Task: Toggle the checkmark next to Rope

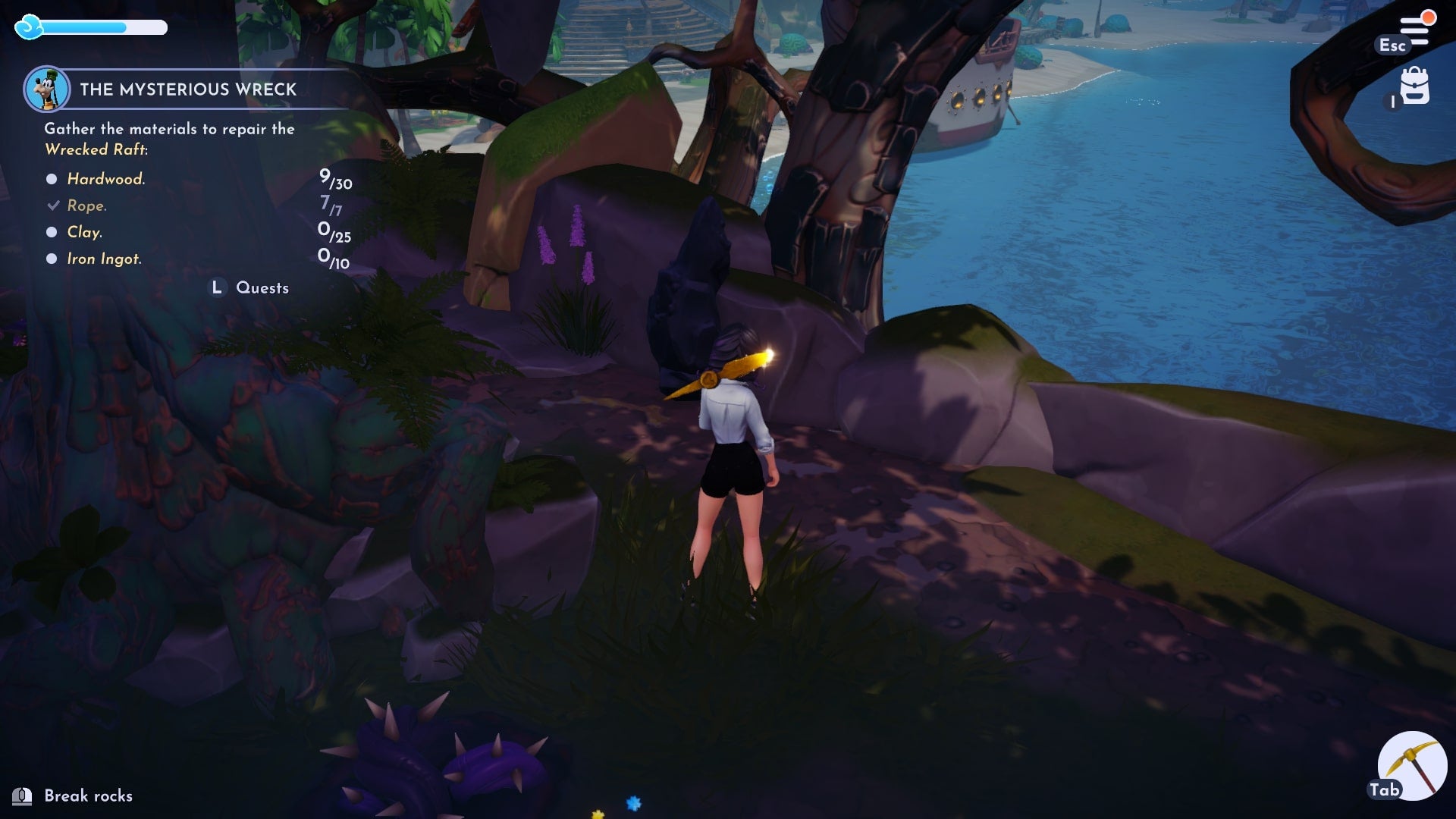Action: pos(52,204)
